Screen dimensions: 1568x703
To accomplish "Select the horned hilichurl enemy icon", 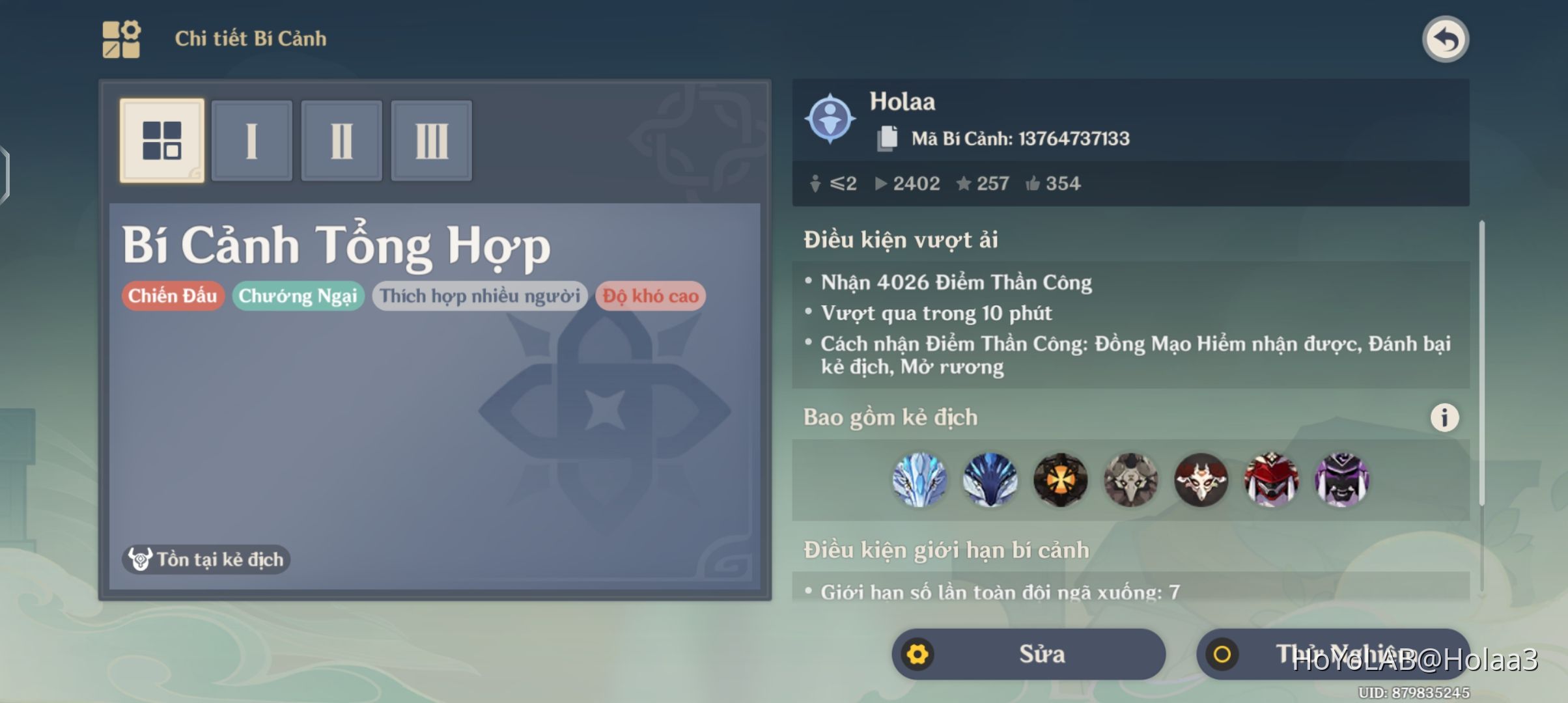I will click(x=1201, y=480).
